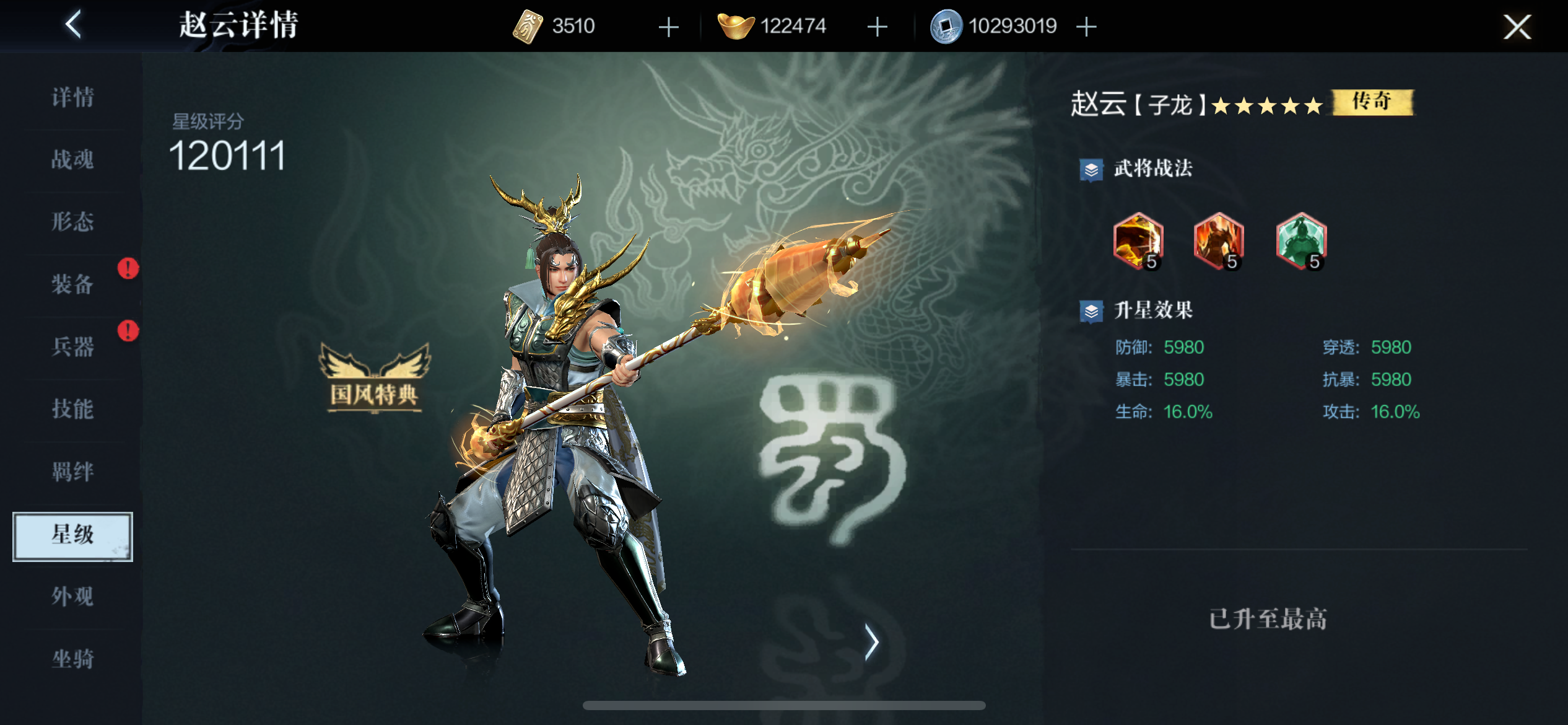Viewport: 1568px width, 725px height.
Task: Open the 装备 equipment tab
Action: click(73, 284)
